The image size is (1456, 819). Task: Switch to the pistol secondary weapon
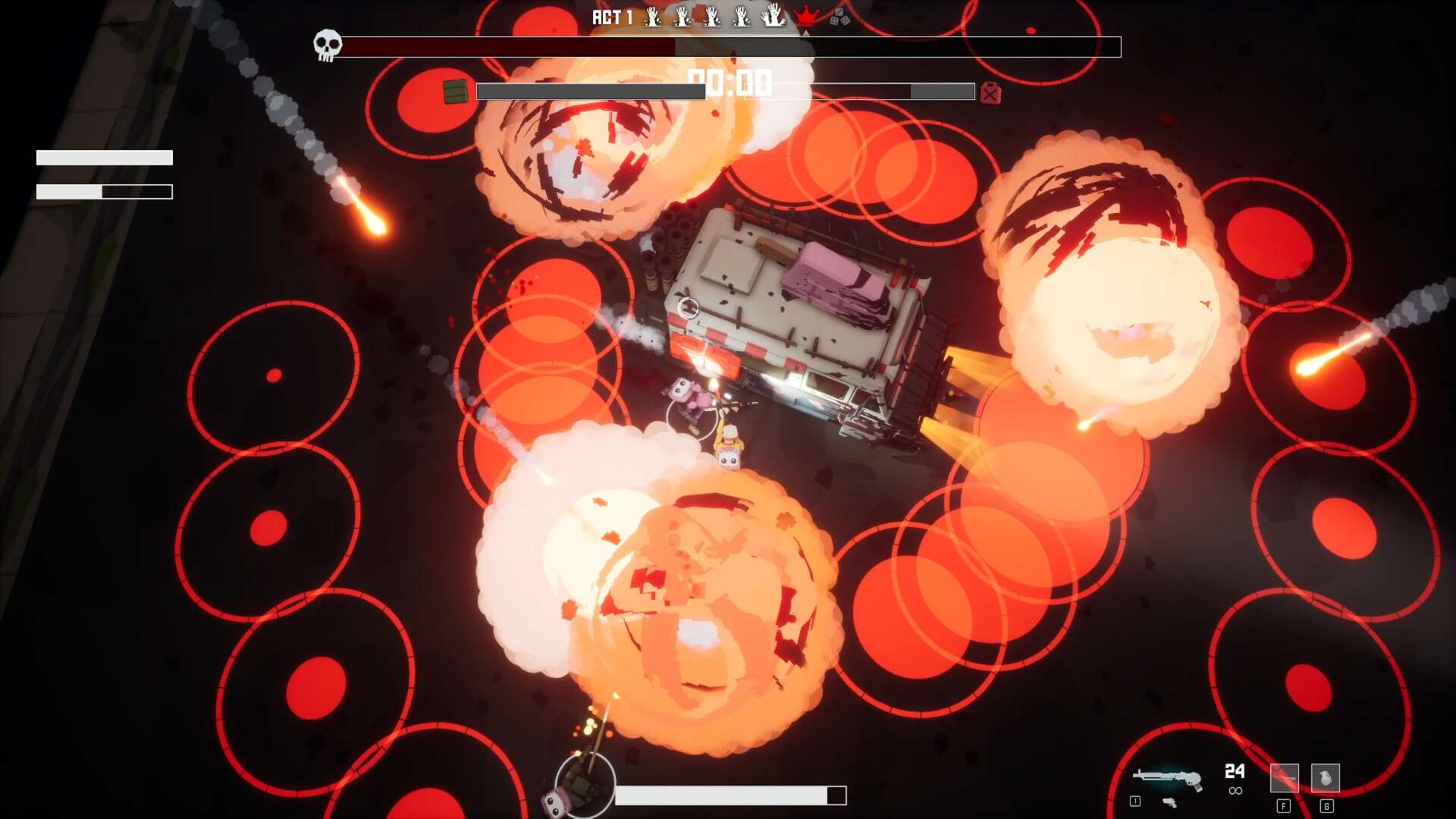tap(1169, 802)
